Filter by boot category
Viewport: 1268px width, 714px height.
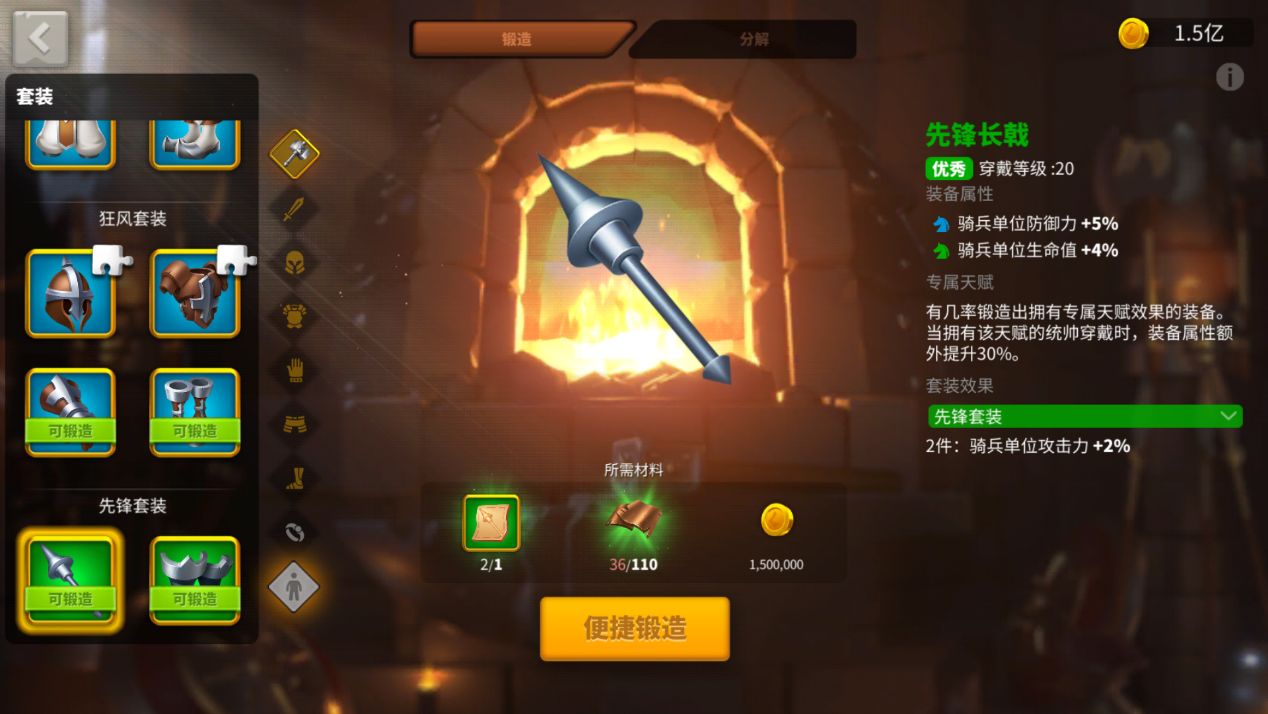(x=294, y=478)
